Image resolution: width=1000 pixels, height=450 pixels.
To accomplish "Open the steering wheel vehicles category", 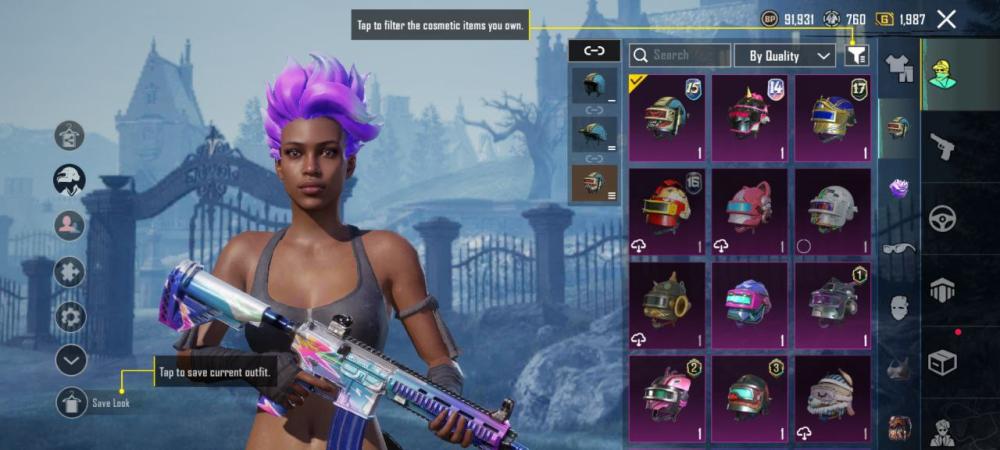I will pos(942,219).
